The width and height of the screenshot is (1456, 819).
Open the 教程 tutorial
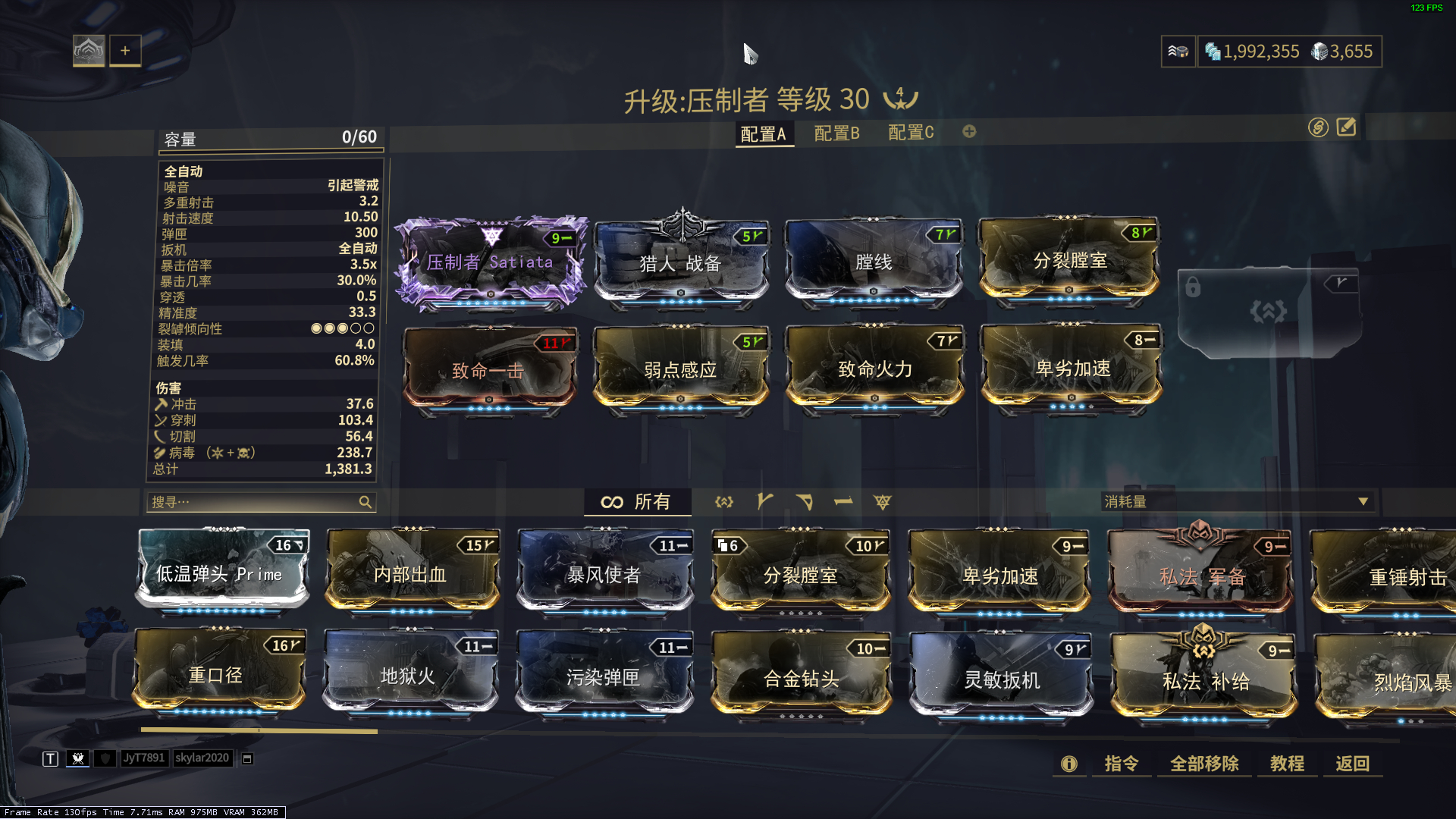pos(1287,764)
